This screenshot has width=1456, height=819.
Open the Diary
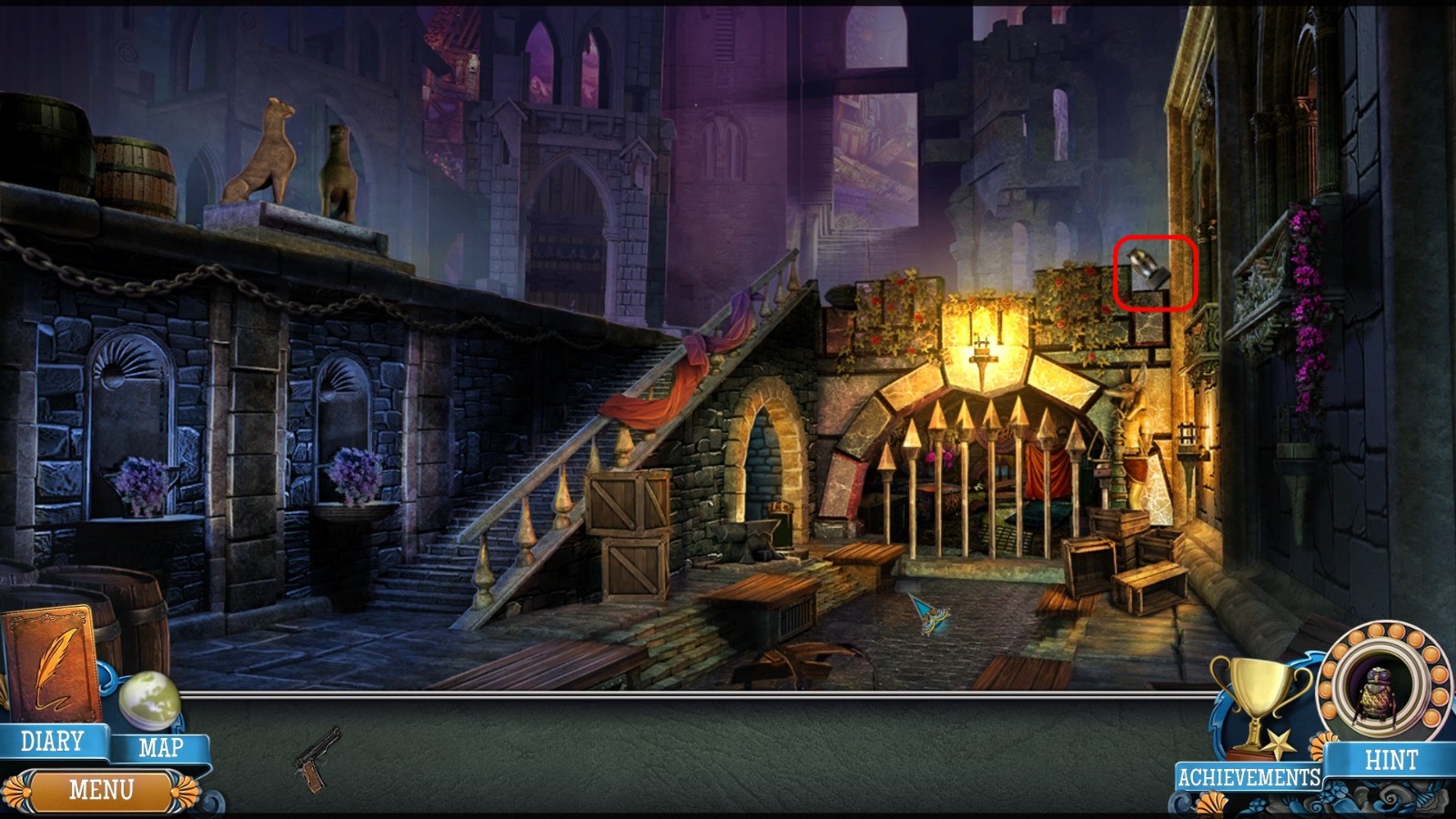click(x=52, y=742)
